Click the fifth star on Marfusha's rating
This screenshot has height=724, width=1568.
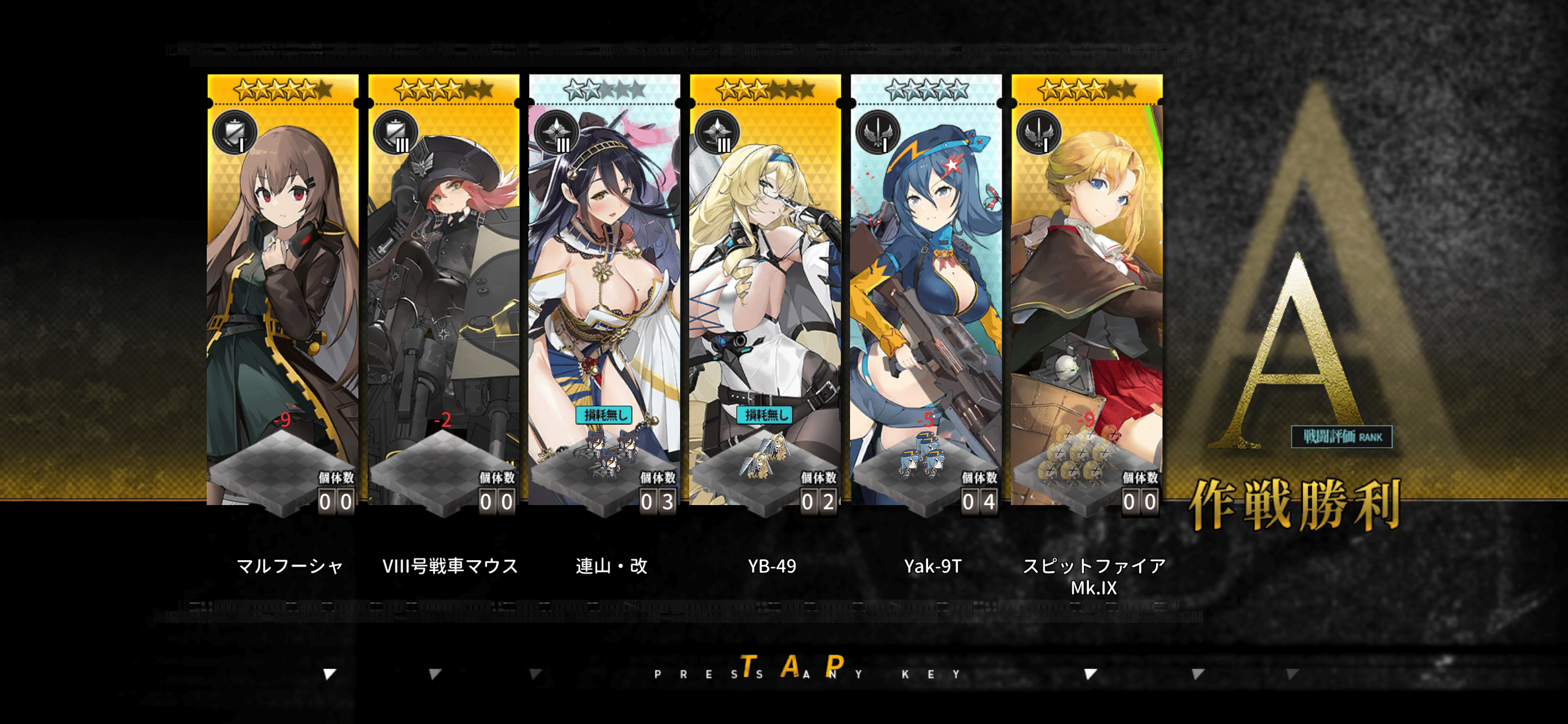tap(309, 90)
